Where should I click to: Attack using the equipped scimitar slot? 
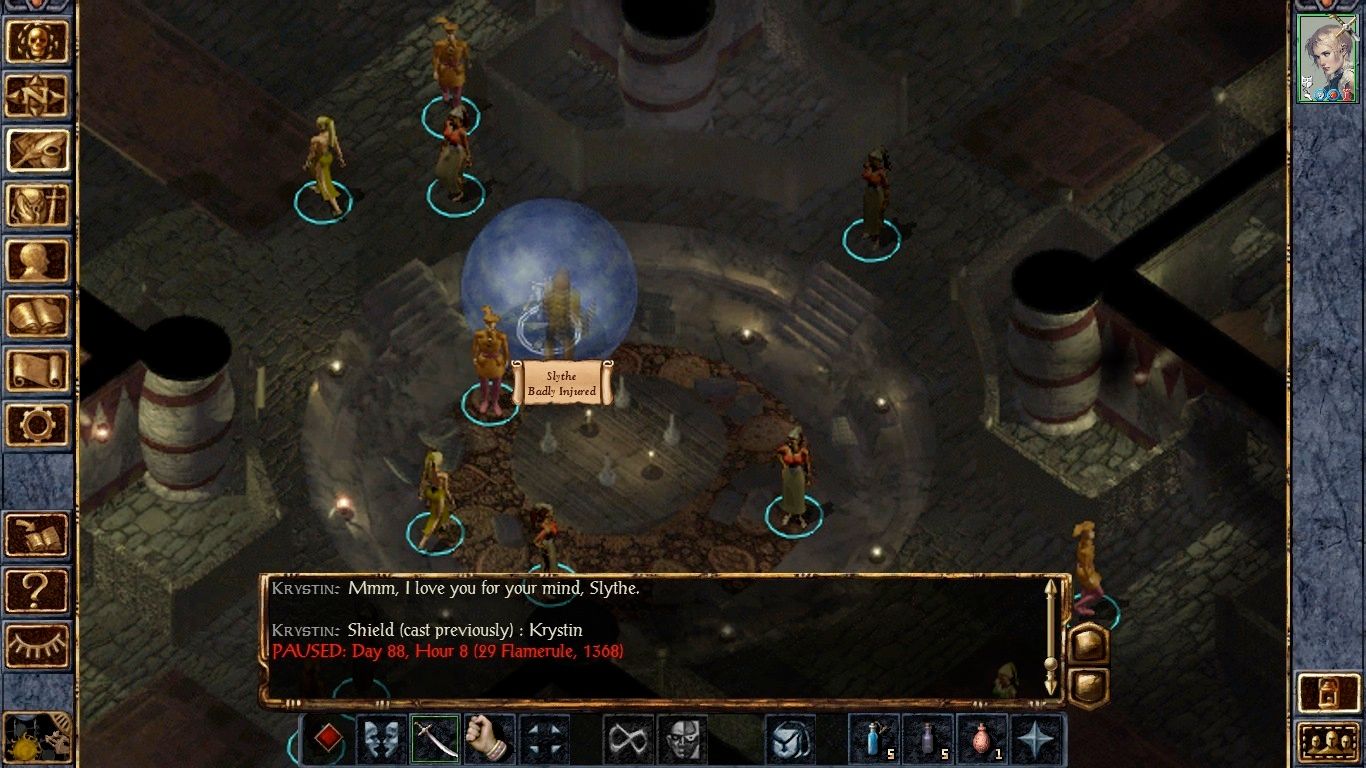[432, 740]
